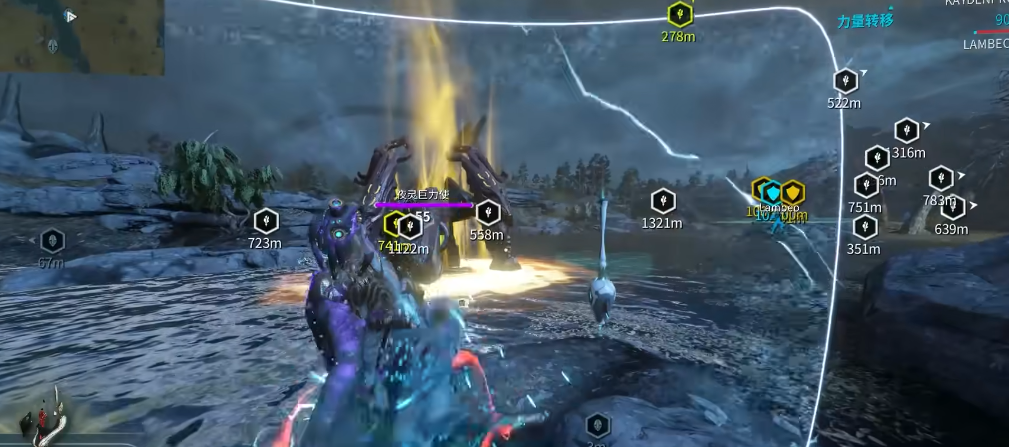Click the 558m waypoint marker
The width and height of the screenshot is (1009, 447).
click(487, 212)
